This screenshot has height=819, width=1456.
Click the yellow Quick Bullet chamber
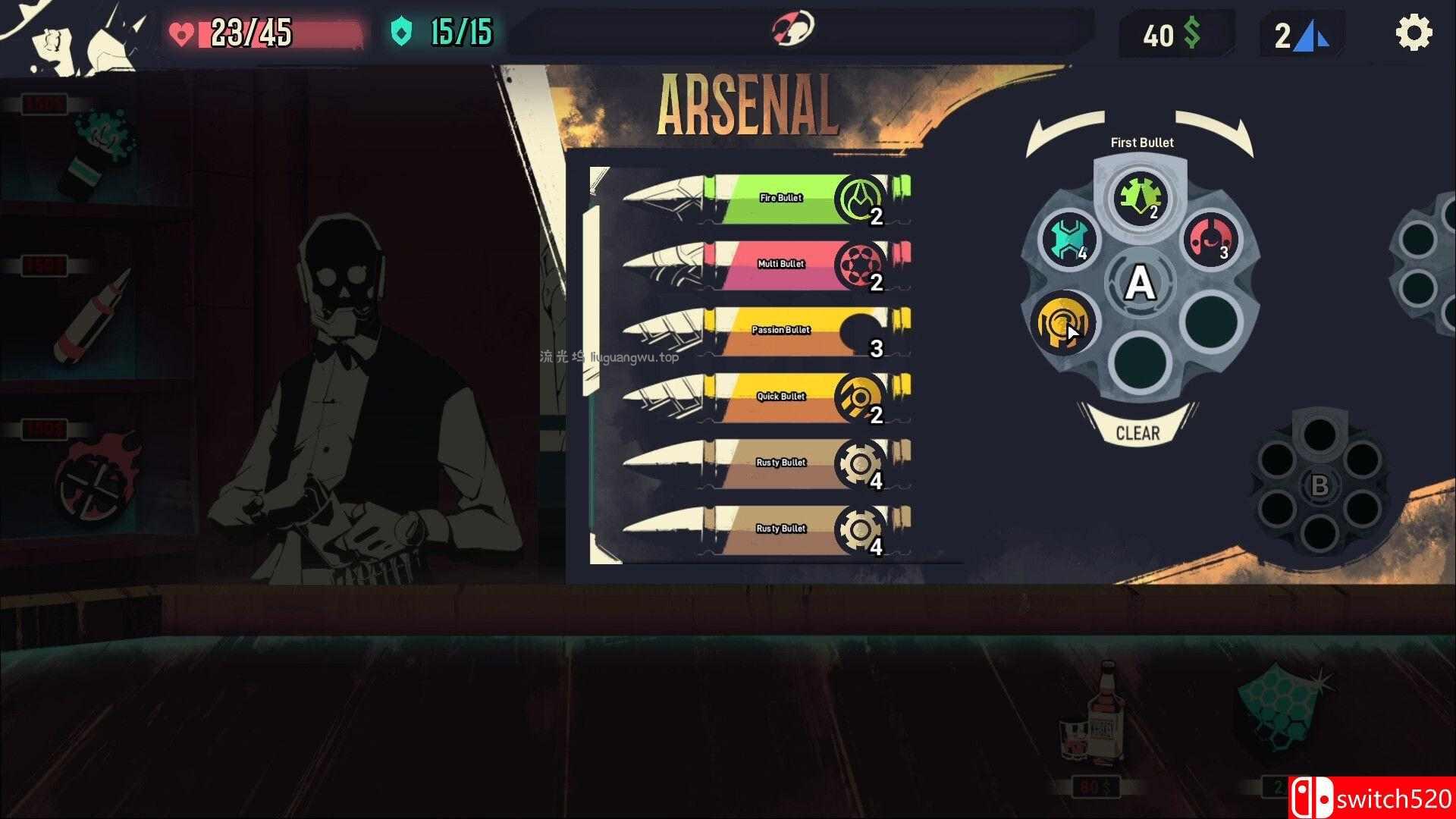(1064, 323)
